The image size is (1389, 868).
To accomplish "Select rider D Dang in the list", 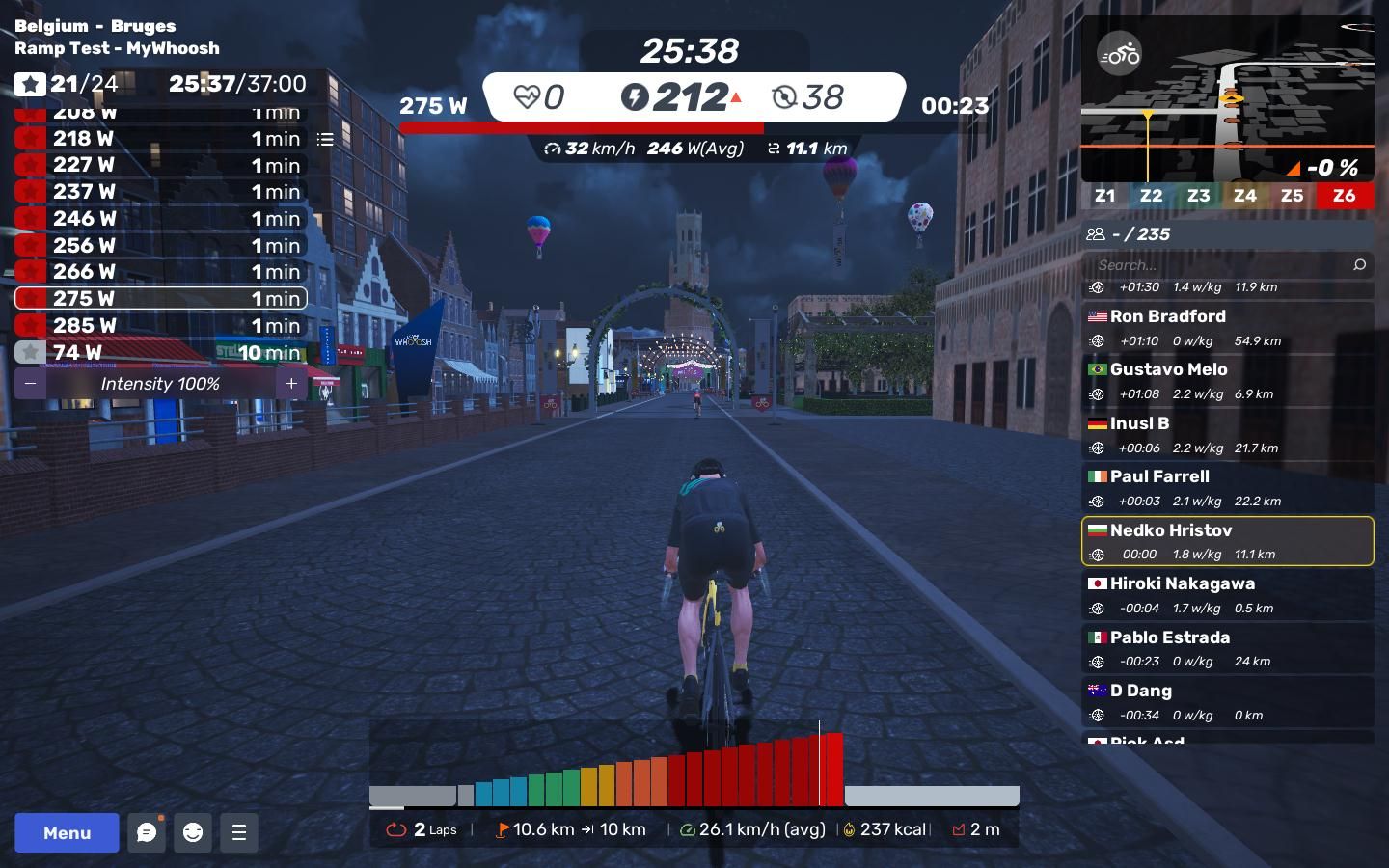I will [x=1227, y=702].
